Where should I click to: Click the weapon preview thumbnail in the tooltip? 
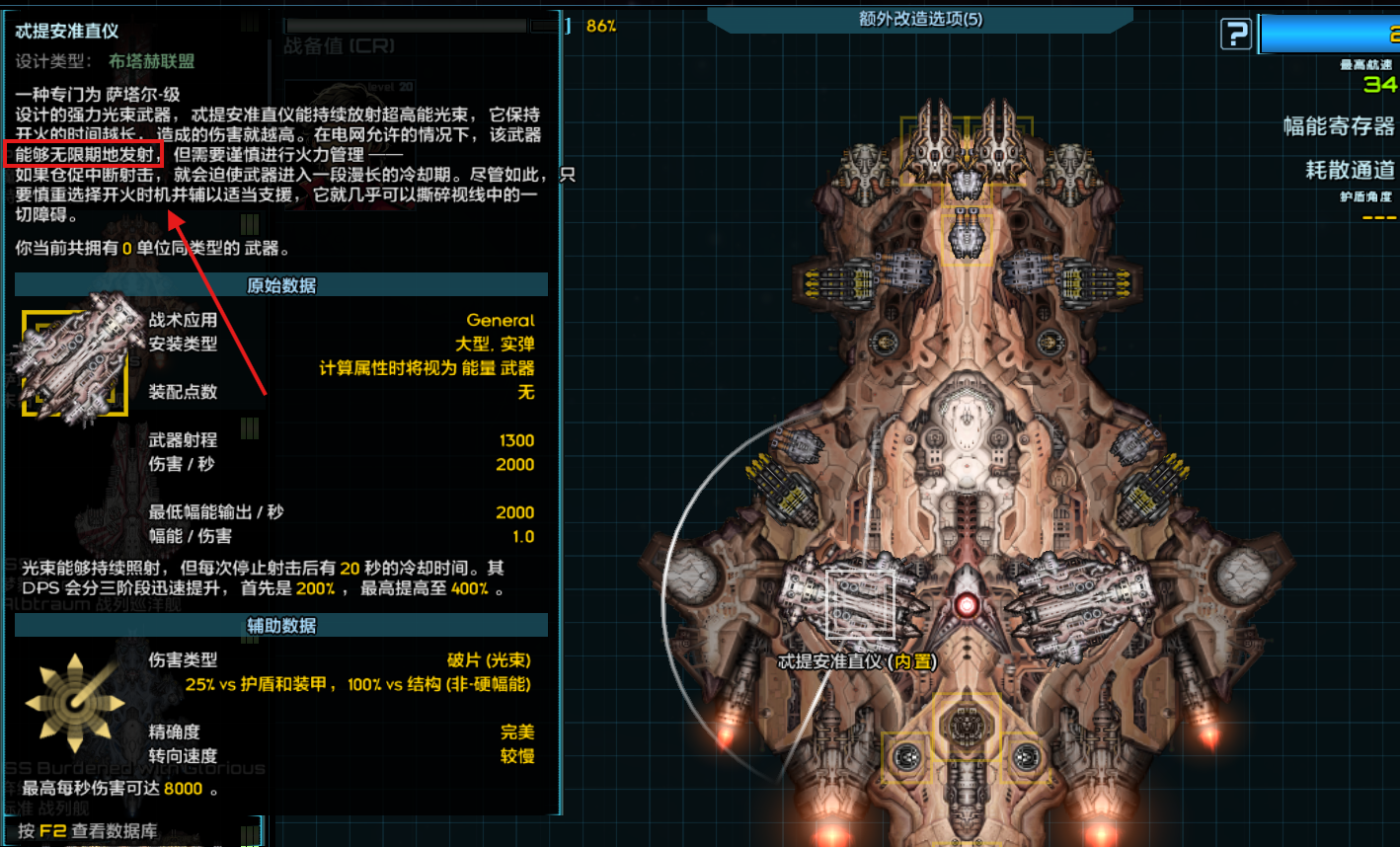(77, 361)
